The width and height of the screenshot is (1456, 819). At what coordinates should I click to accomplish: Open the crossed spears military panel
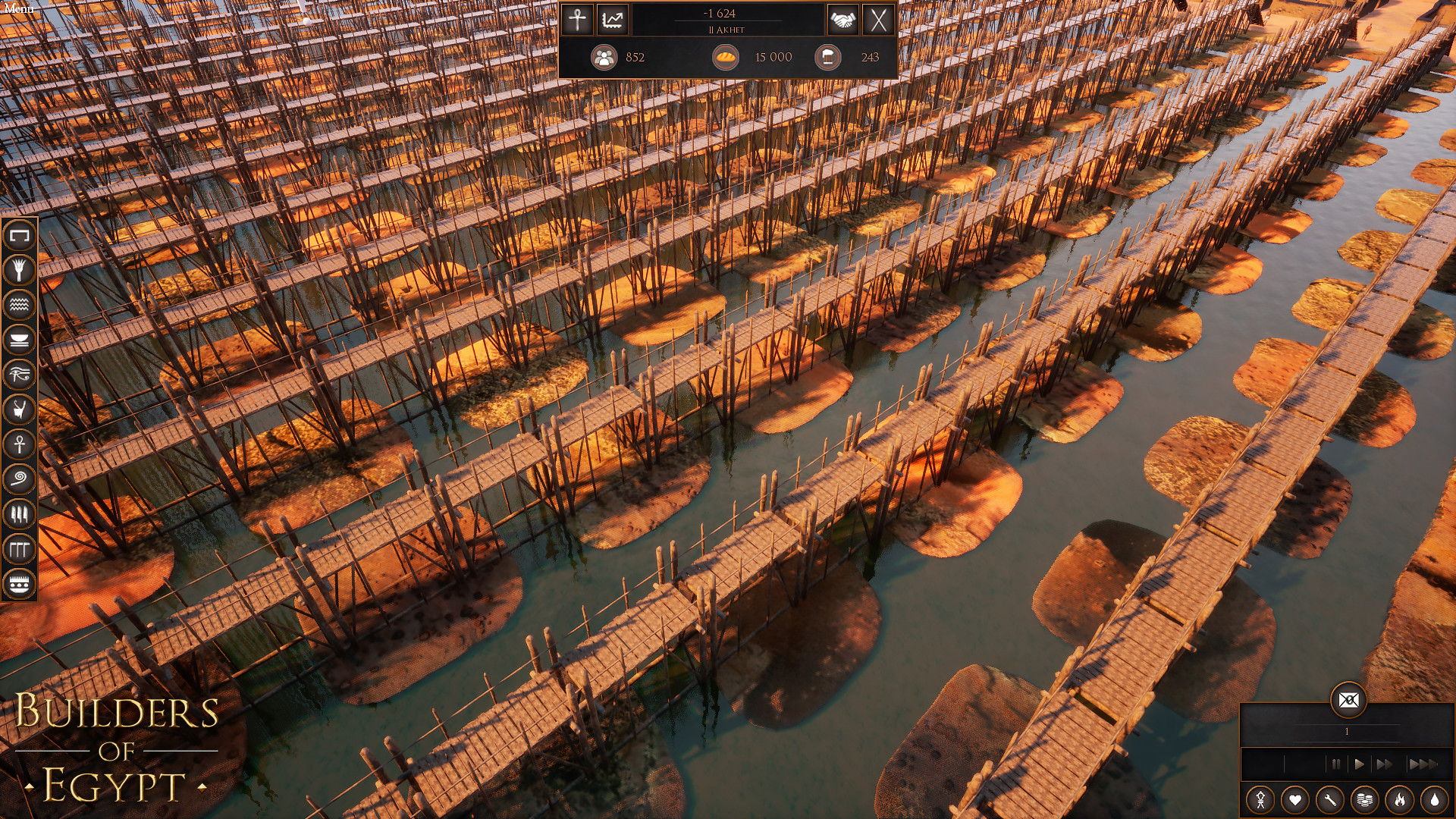(878, 20)
